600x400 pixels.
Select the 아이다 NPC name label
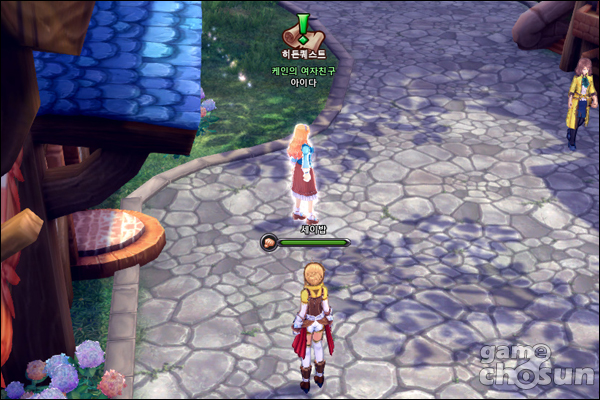[x=303, y=83]
